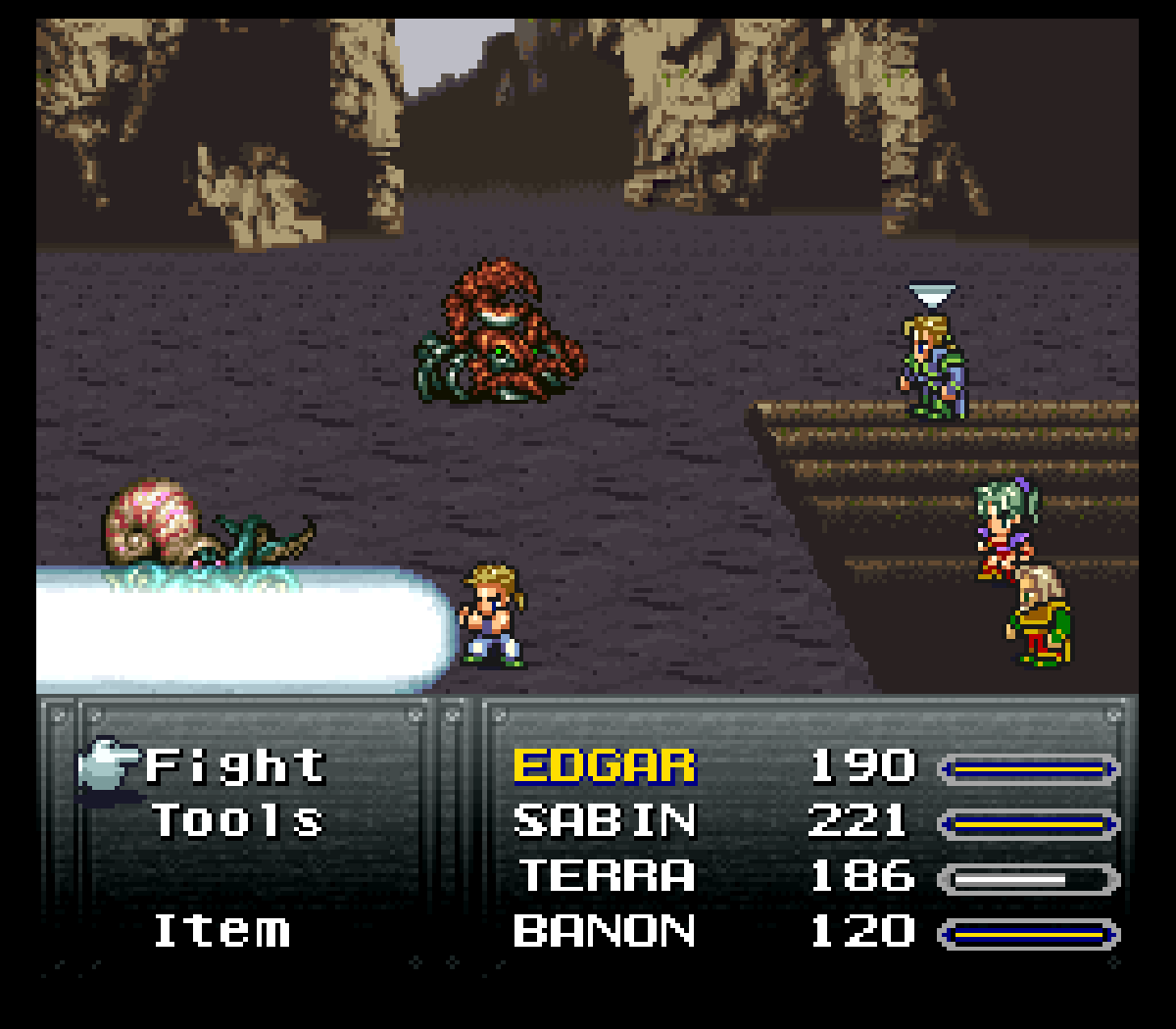Select BANON's party row
Screen dimensions: 1176x1029
(605, 931)
